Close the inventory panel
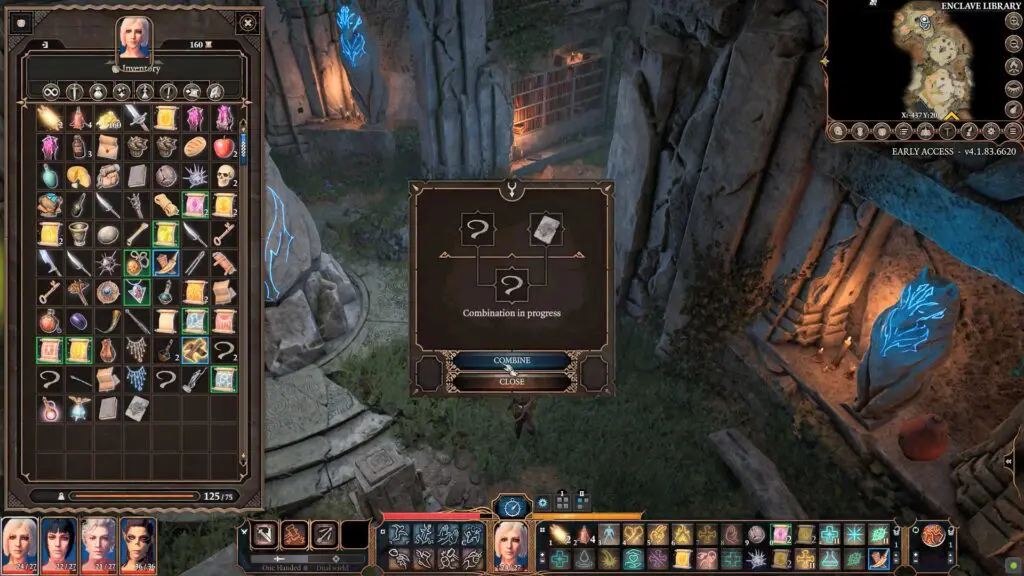Viewport: 1024px width, 576px height. [x=20, y=20]
